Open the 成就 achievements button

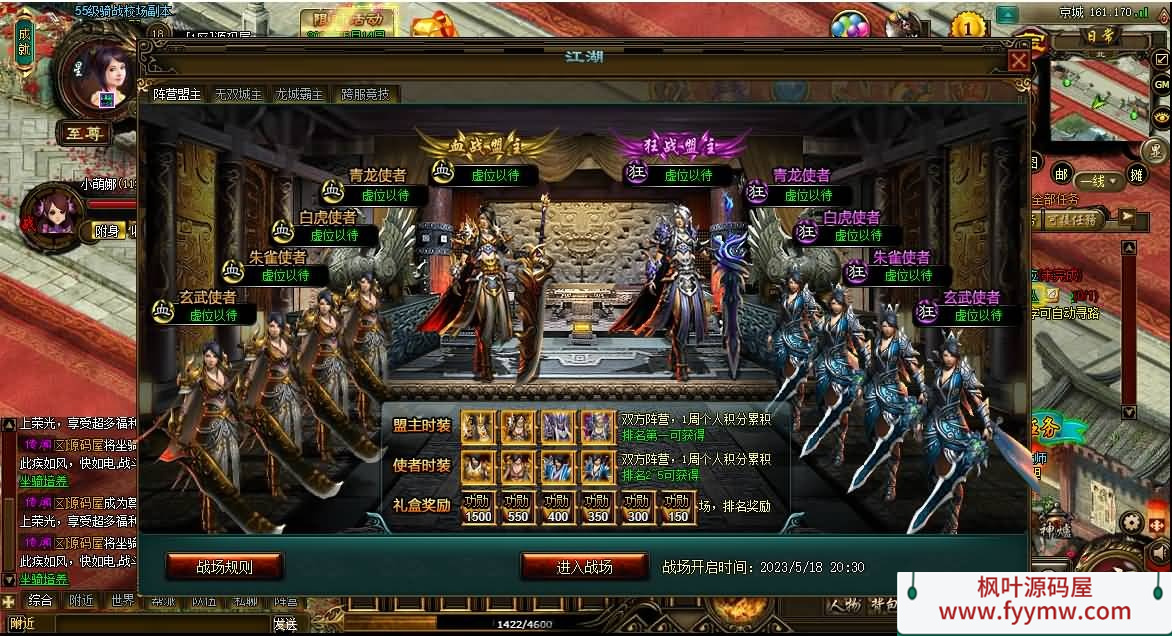coord(24,42)
